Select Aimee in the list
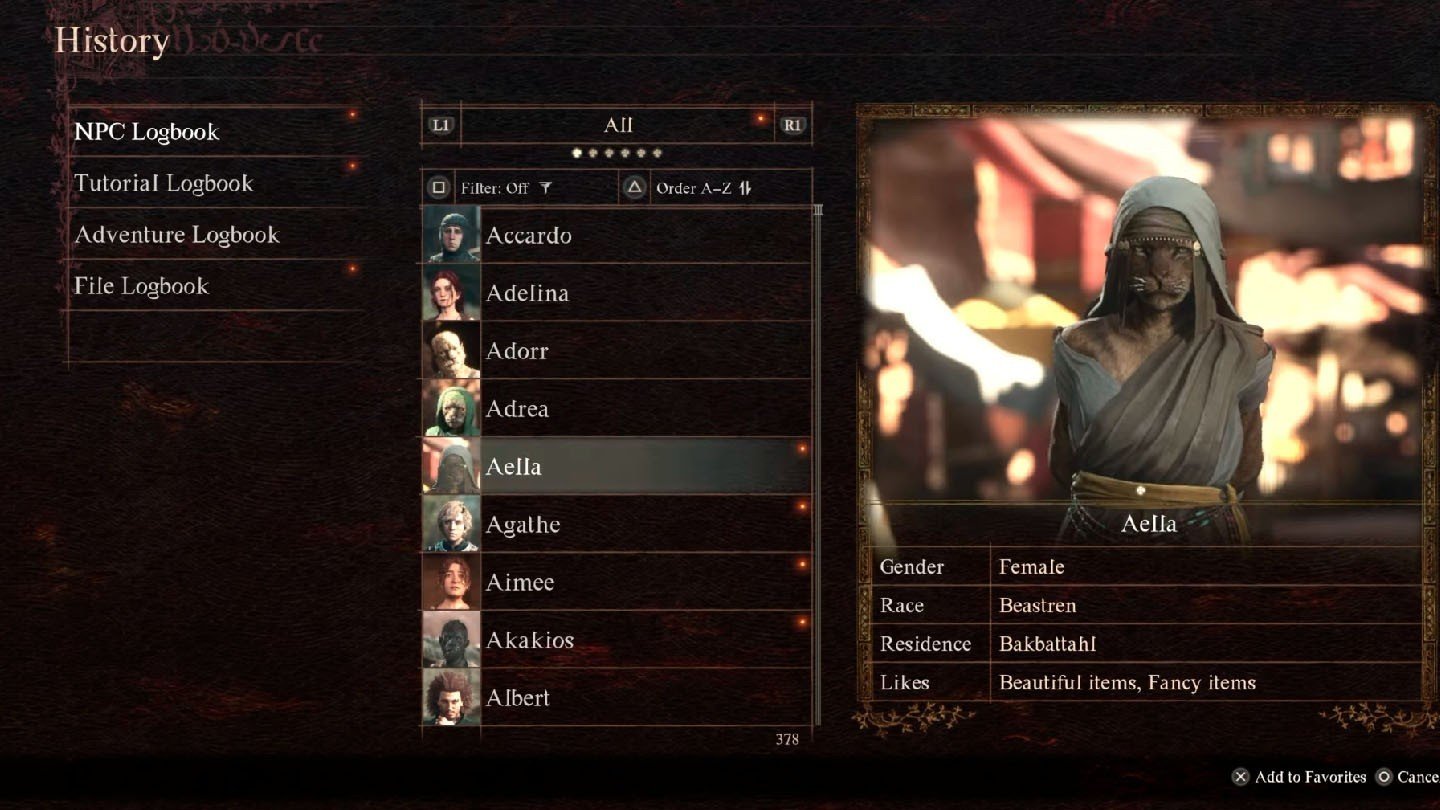The width and height of the screenshot is (1440, 810). [x=616, y=582]
